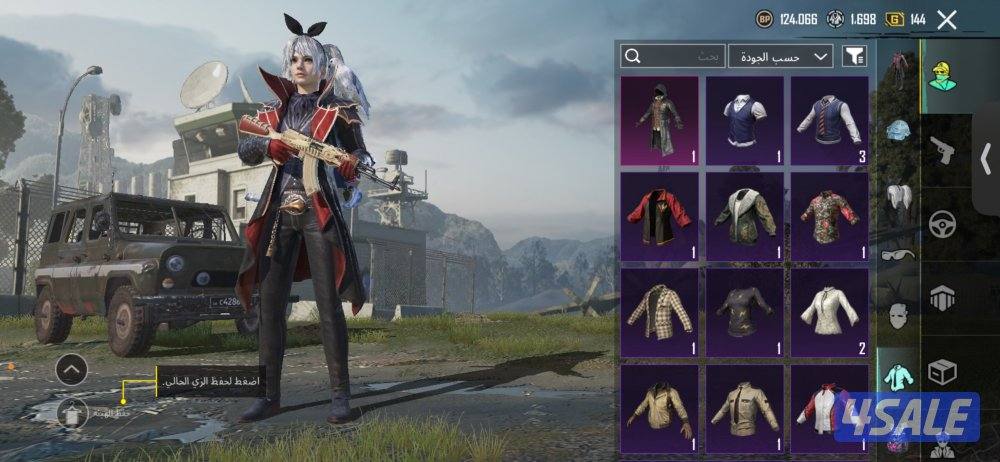
Task: Switch to the character outfit tab
Action: coord(940,76)
